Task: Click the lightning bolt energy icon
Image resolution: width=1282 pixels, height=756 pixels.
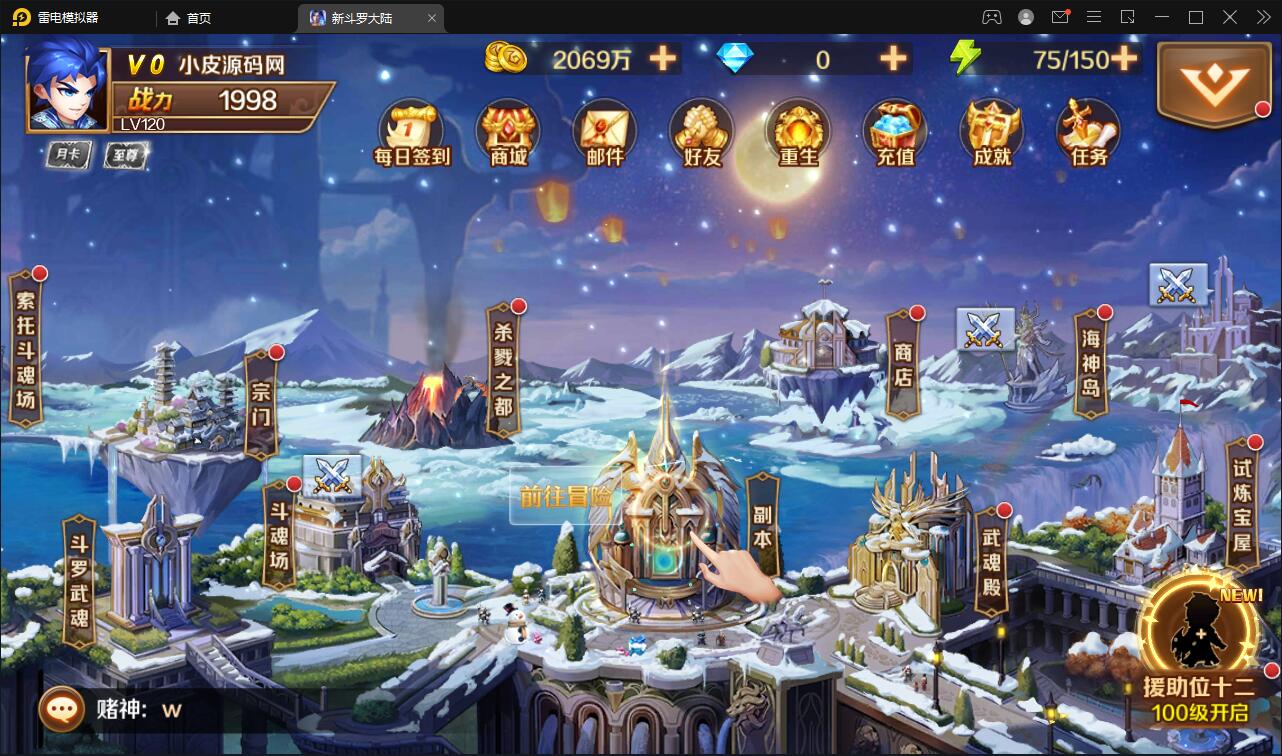Action: (963, 59)
